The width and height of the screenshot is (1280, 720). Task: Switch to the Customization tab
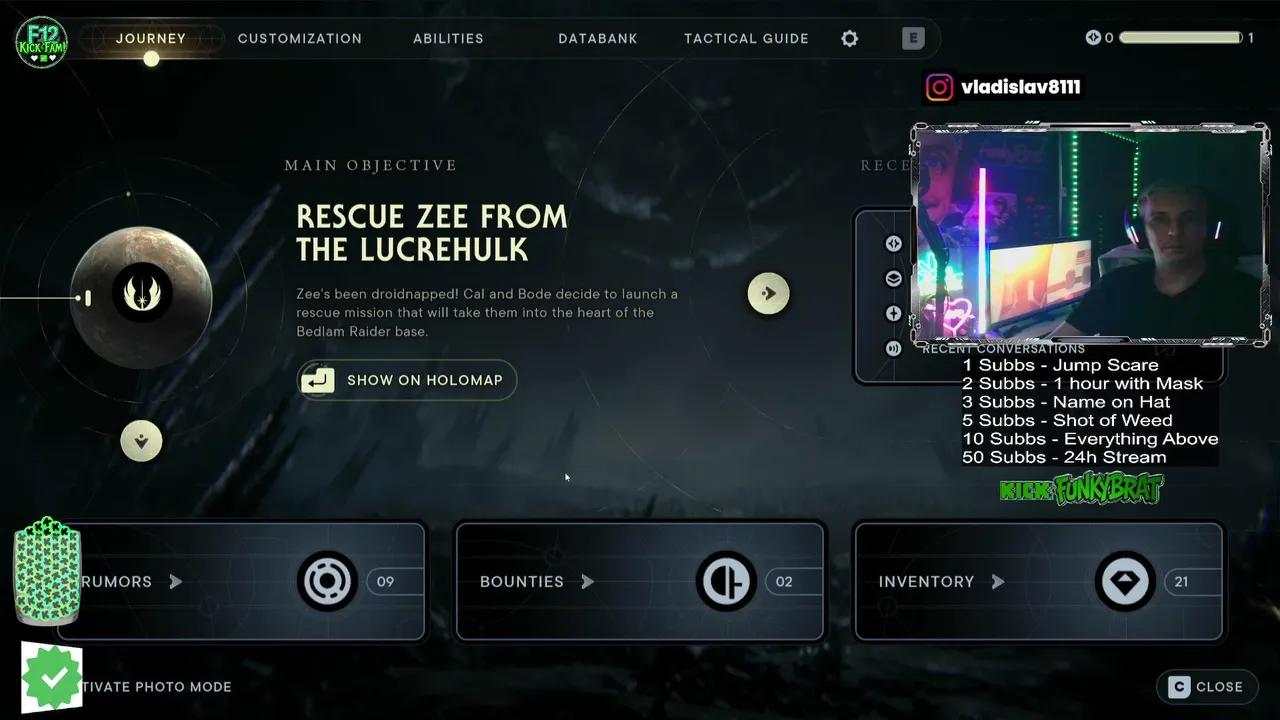point(299,38)
